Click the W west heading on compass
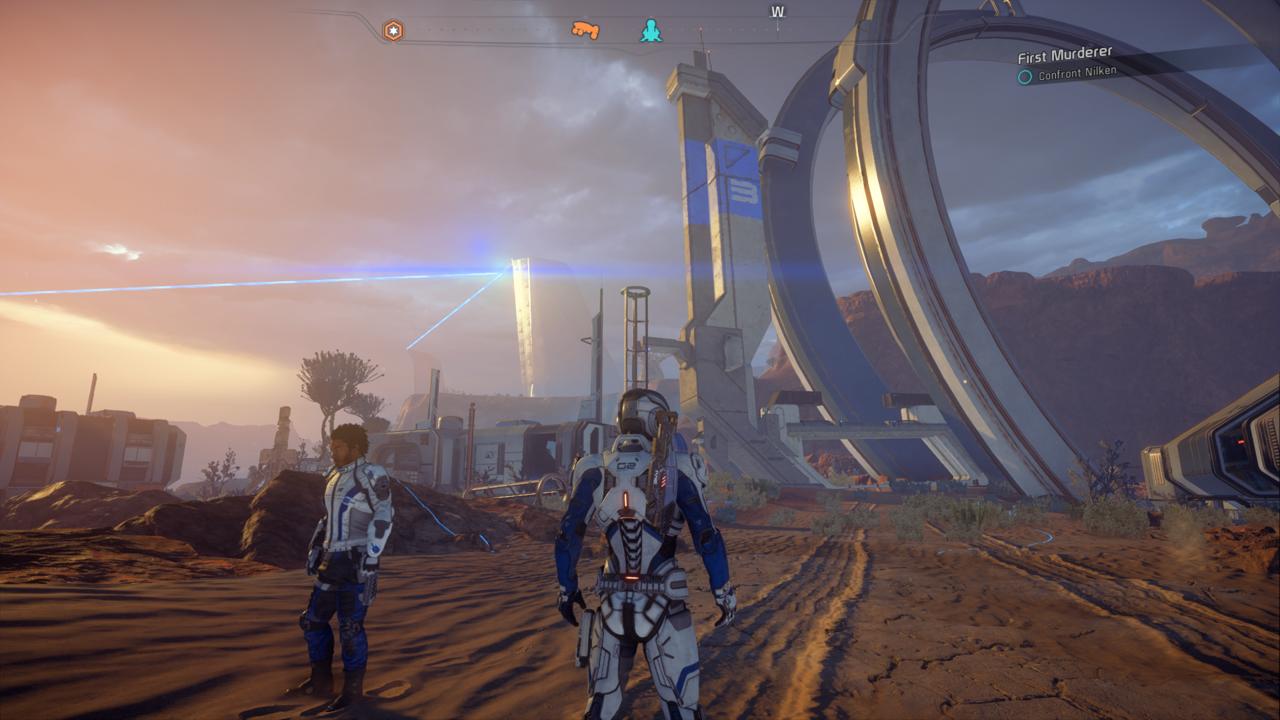 coord(777,13)
